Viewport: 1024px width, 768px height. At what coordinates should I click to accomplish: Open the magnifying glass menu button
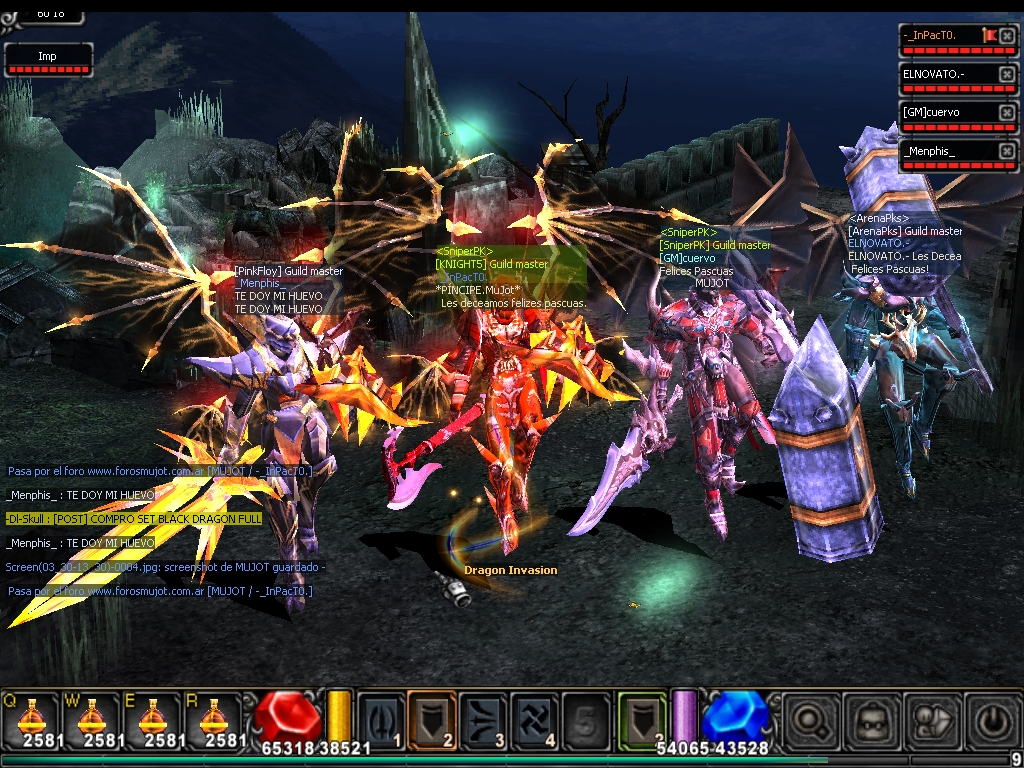[808, 720]
